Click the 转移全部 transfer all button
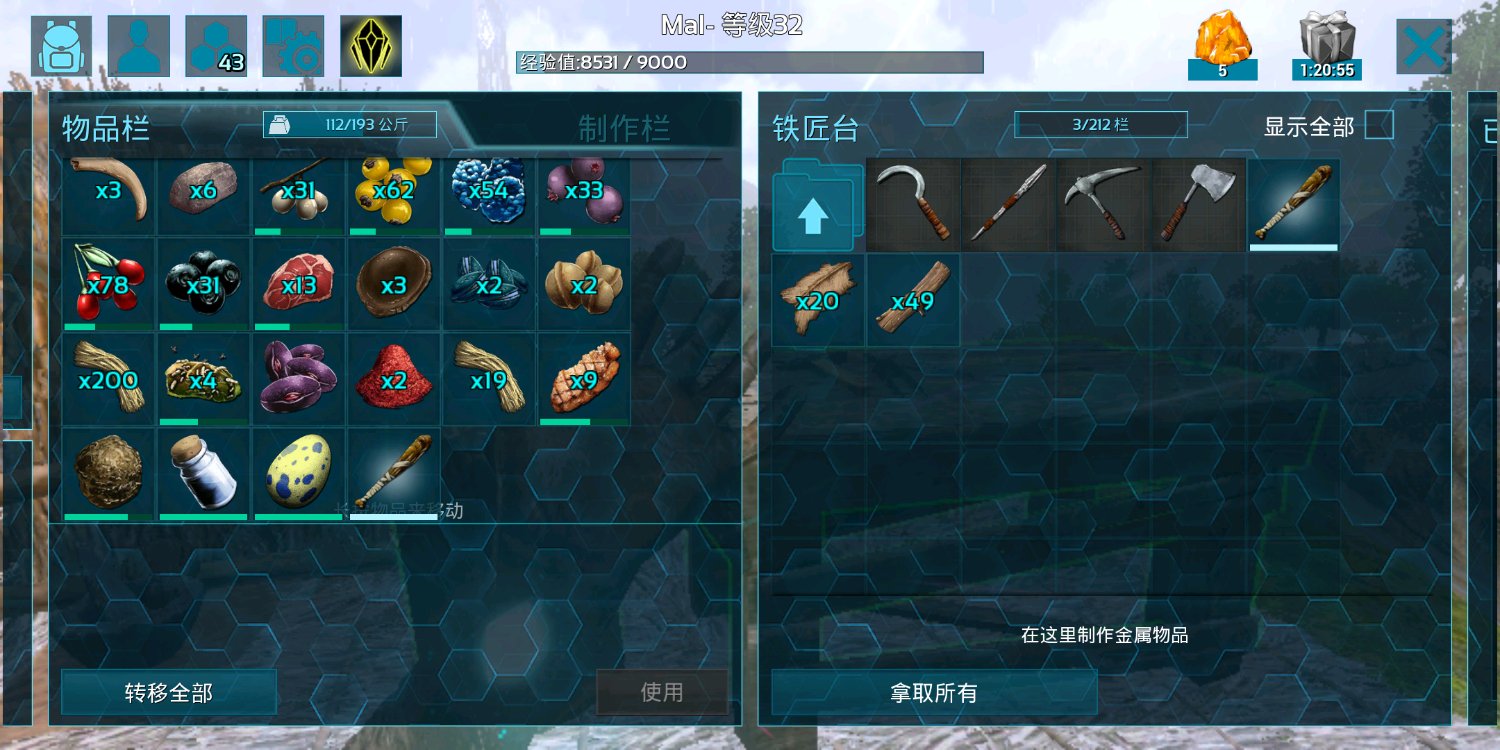Viewport: 1500px width, 750px height. pyautogui.click(x=169, y=693)
